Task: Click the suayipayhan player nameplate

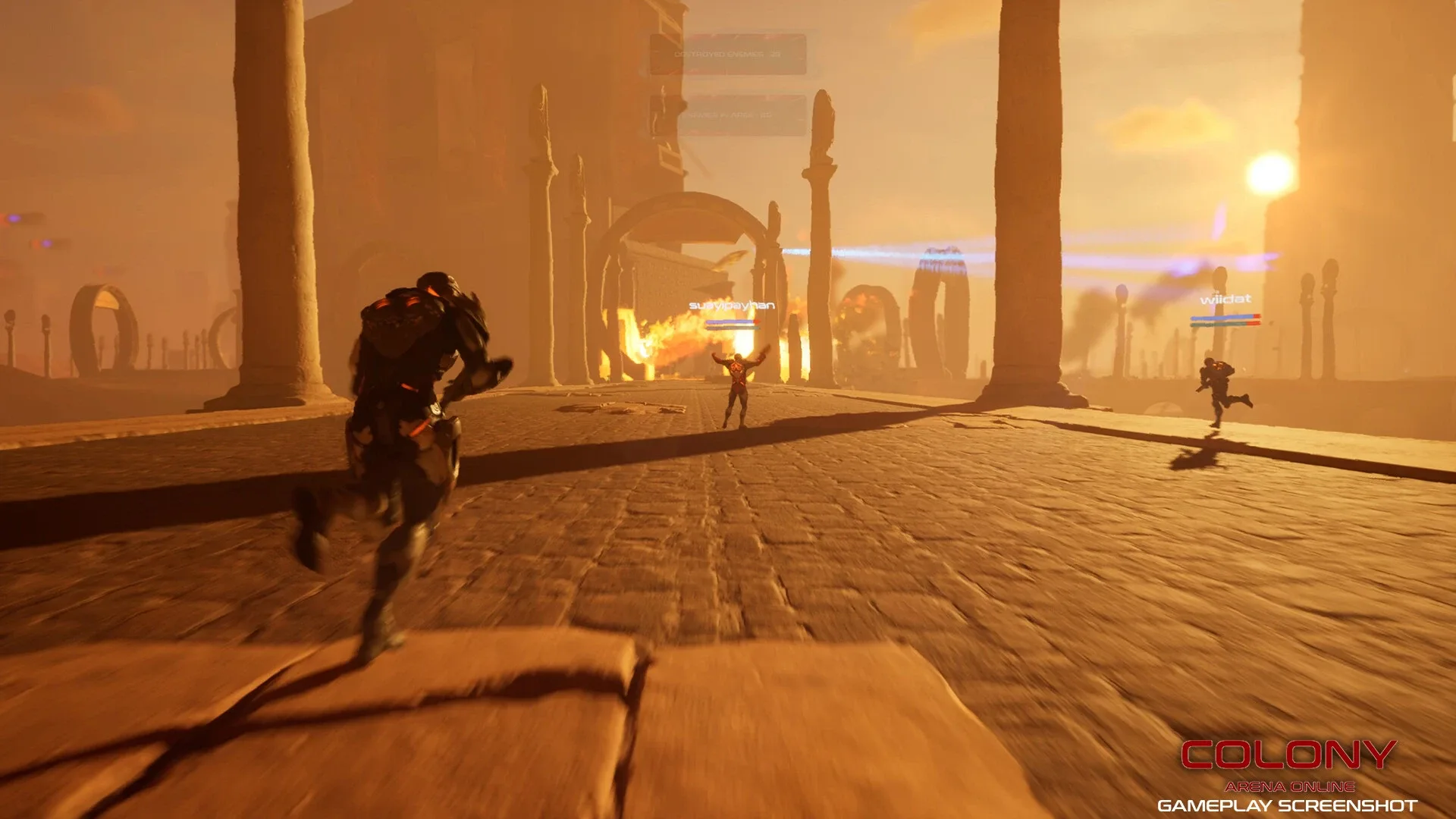Action: pyautogui.click(x=732, y=306)
